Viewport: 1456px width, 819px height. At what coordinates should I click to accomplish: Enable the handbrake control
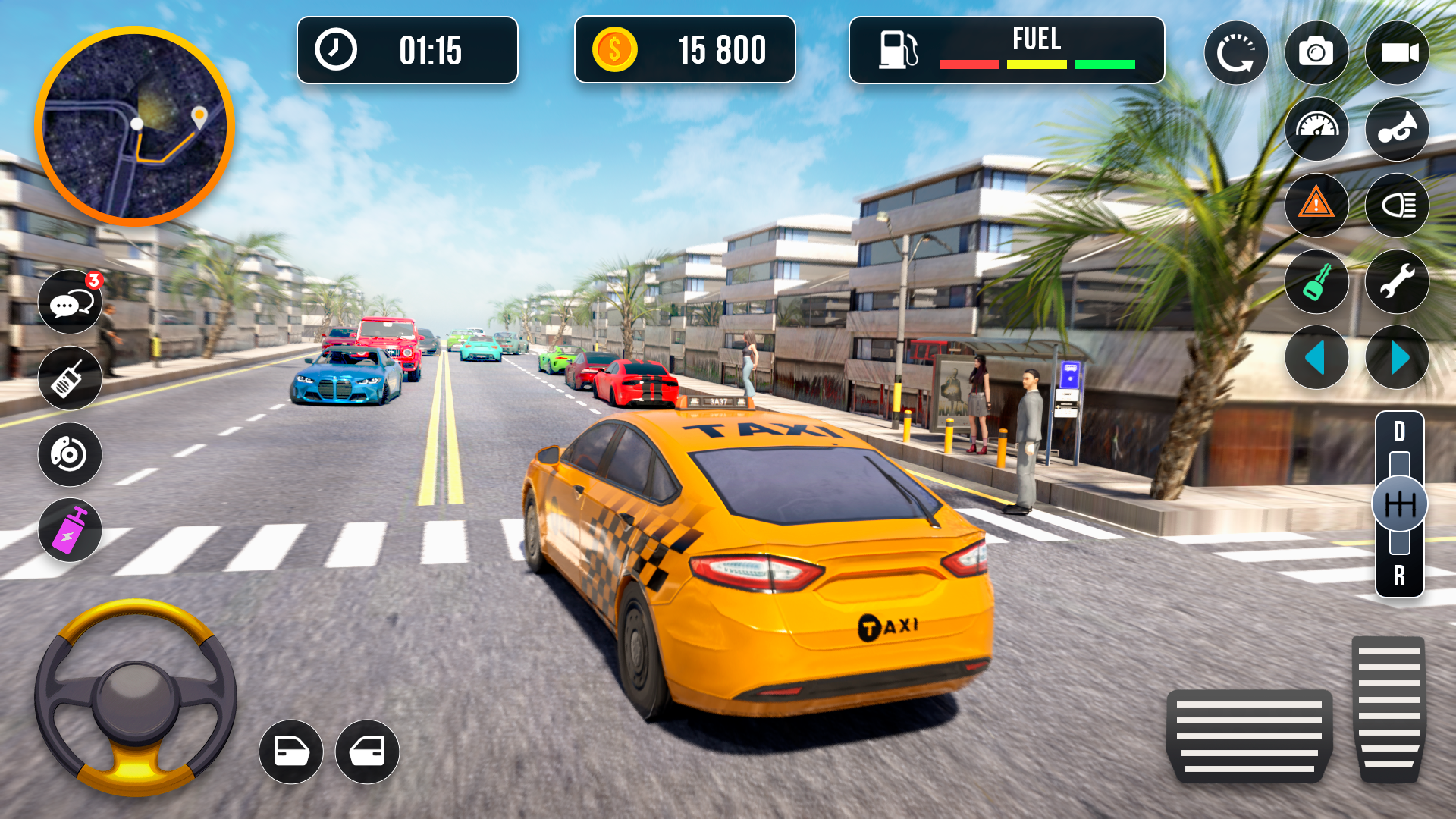(x=70, y=454)
